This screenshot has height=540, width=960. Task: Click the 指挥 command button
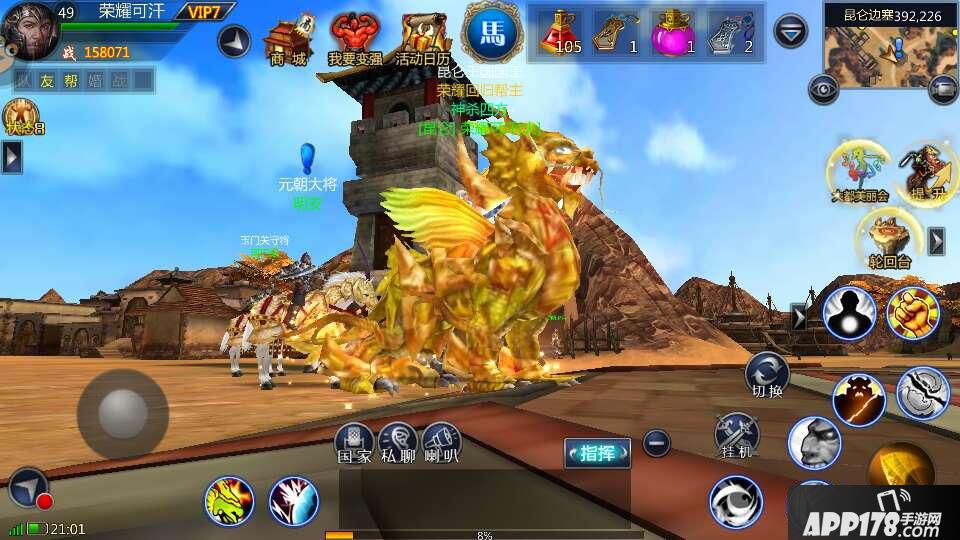point(598,453)
